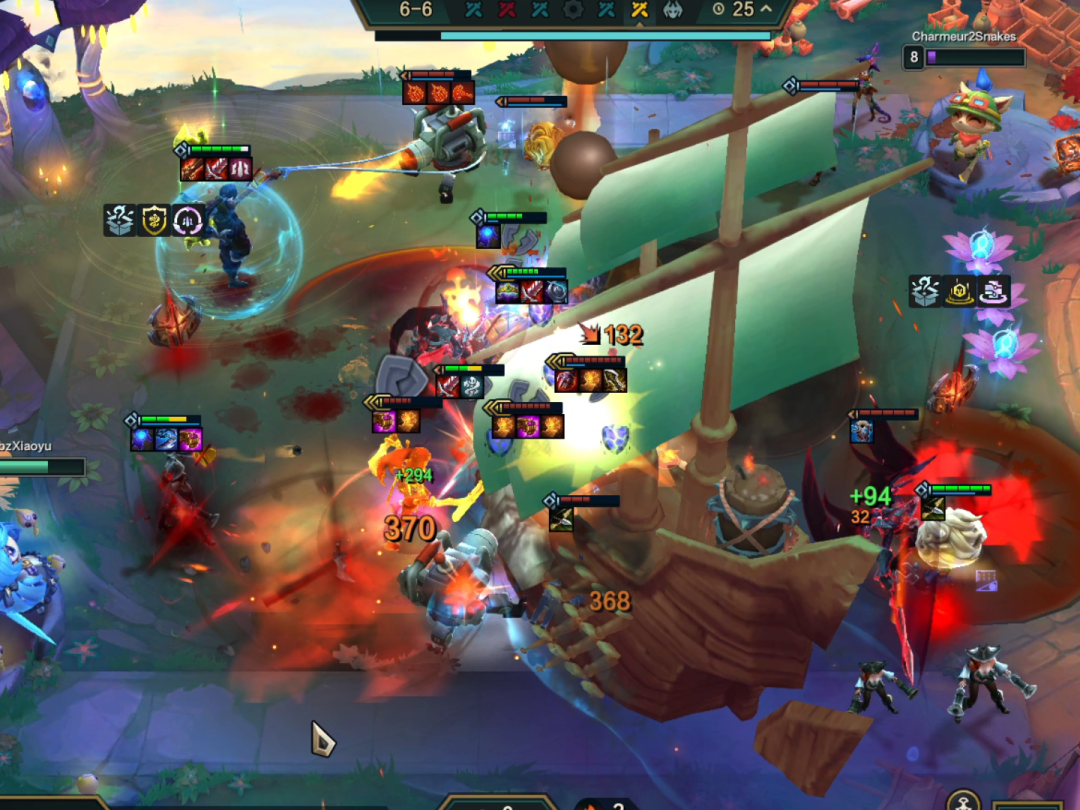1080x810 pixels.
Task: Select the grey gear round icon
Action: [x=573, y=10]
